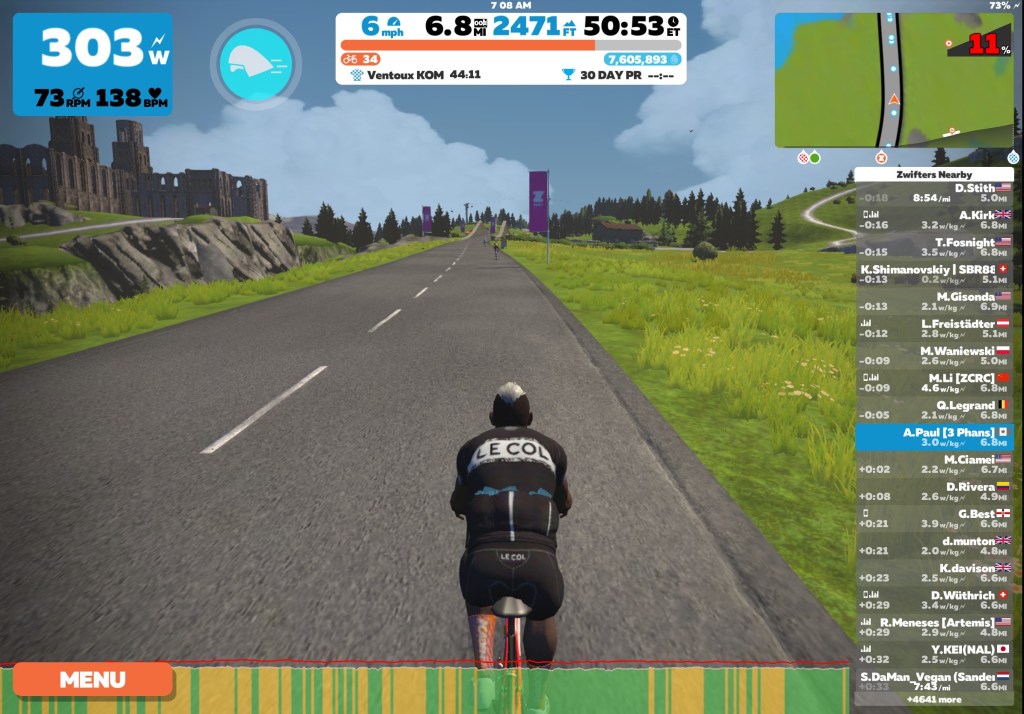Viewport: 1024px width, 714px height.
Task: Select M.Li [ZCRC] in the rider list
Action: coord(934,383)
